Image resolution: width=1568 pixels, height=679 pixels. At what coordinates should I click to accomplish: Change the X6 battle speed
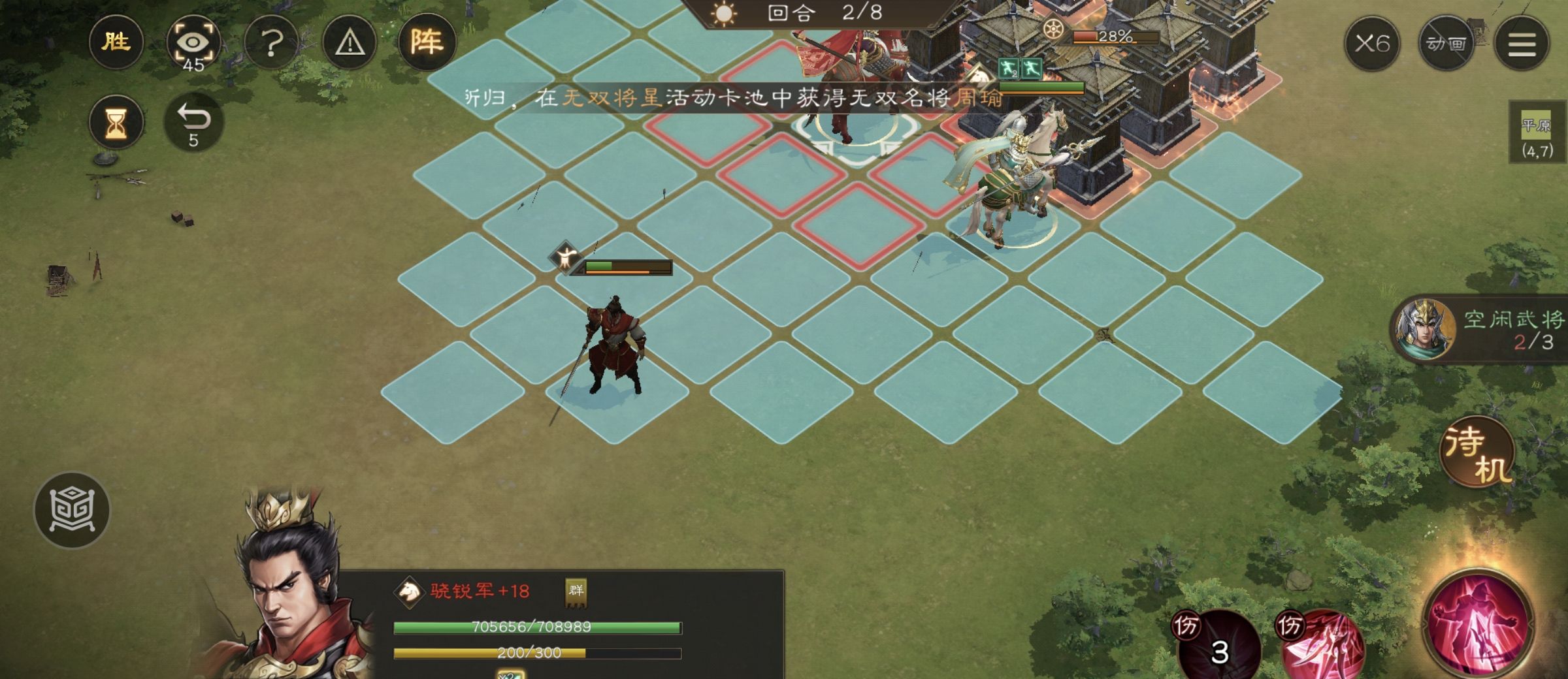[1371, 44]
